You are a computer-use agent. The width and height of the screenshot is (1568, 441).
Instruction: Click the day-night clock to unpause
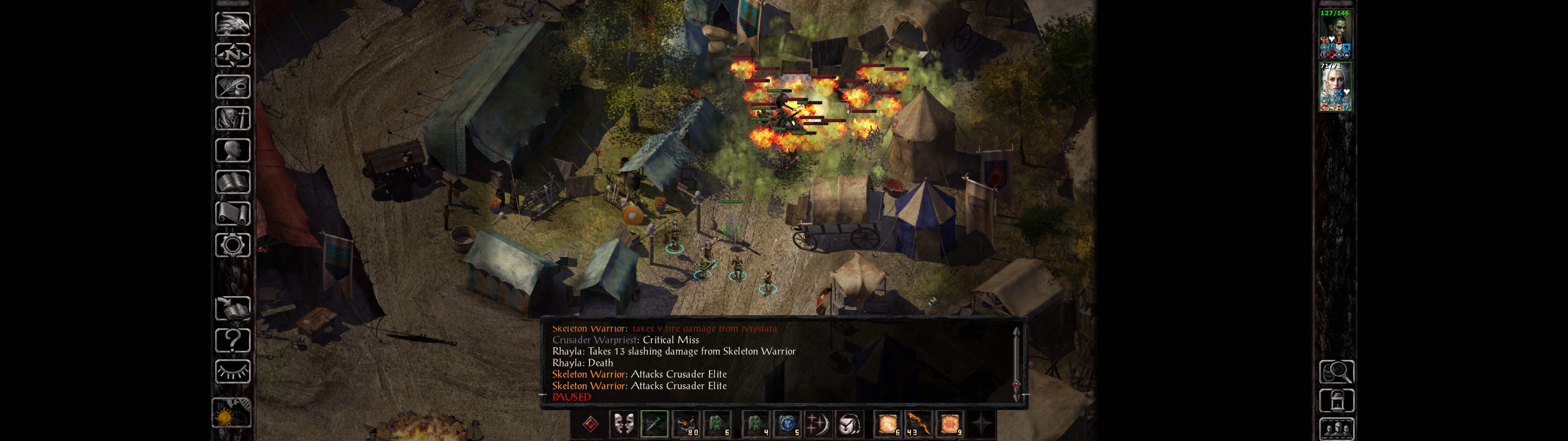point(231,414)
